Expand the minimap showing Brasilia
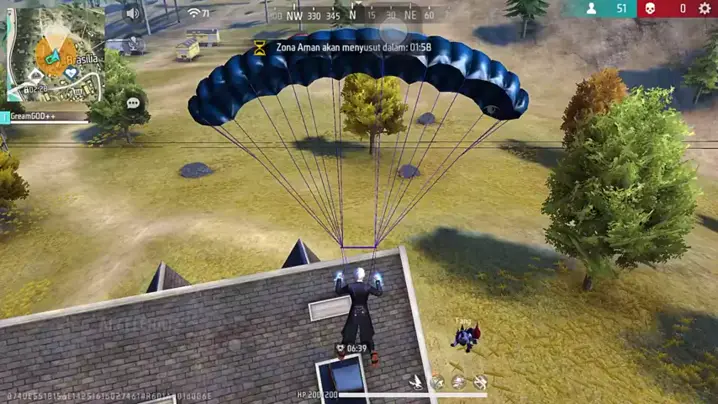 pos(55,52)
